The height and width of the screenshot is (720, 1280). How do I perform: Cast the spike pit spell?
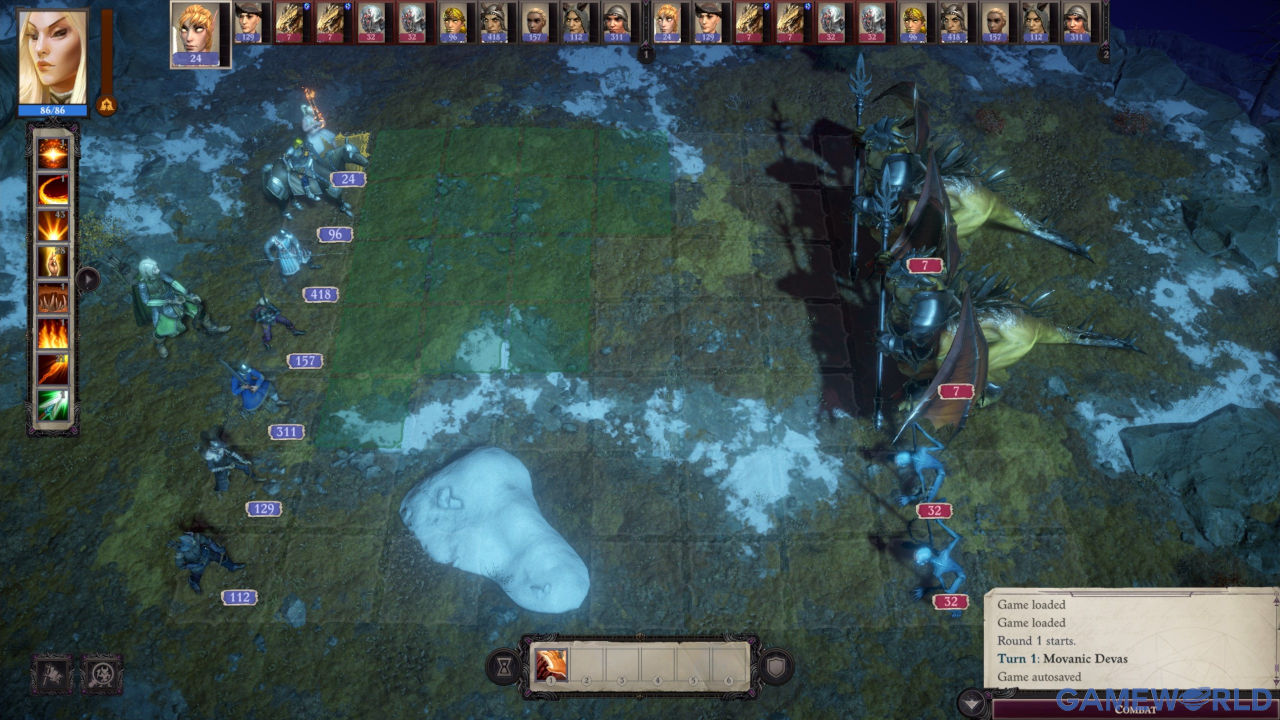[x=53, y=297]
